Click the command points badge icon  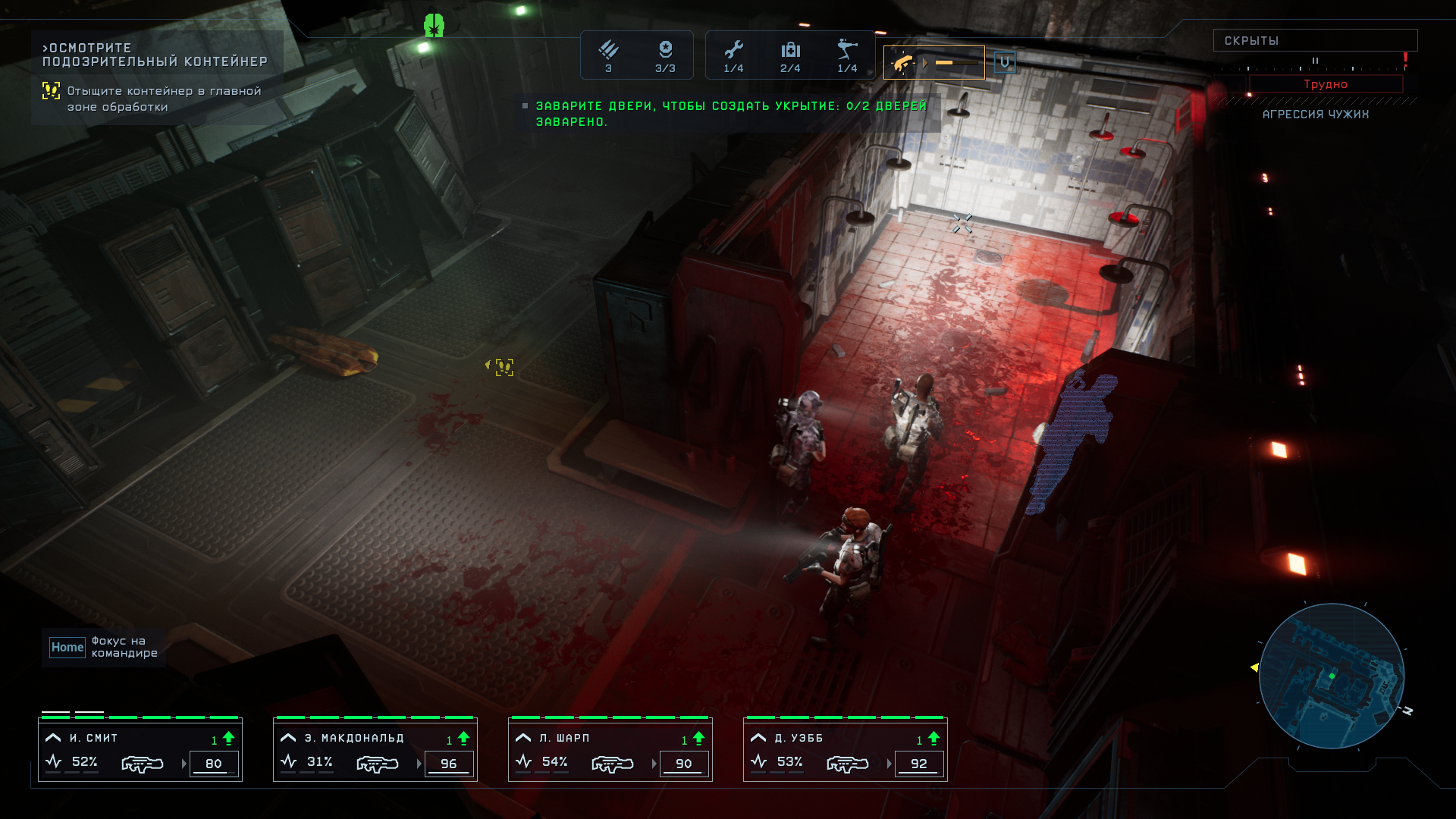665,51
